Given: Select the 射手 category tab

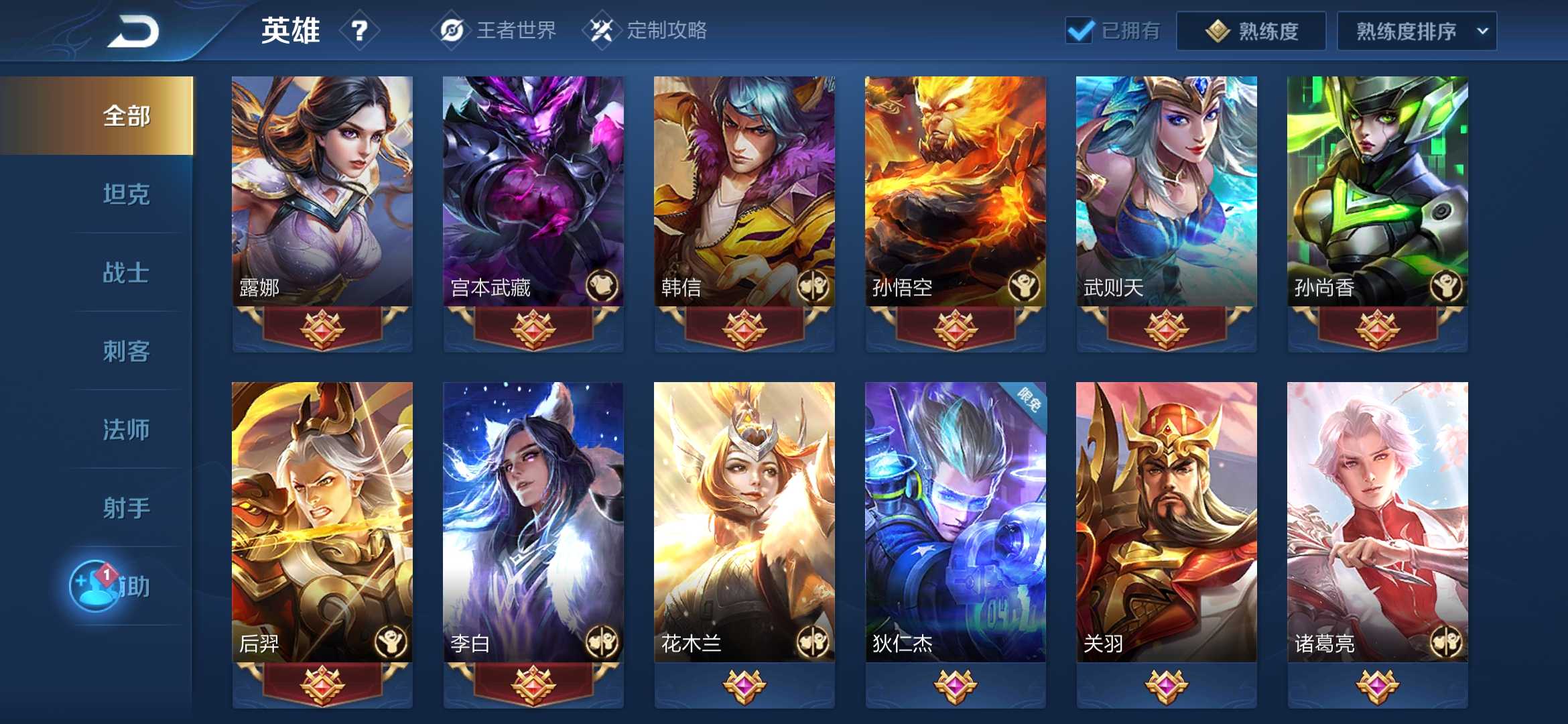Looking at the screenshot, I should point(126,508).
